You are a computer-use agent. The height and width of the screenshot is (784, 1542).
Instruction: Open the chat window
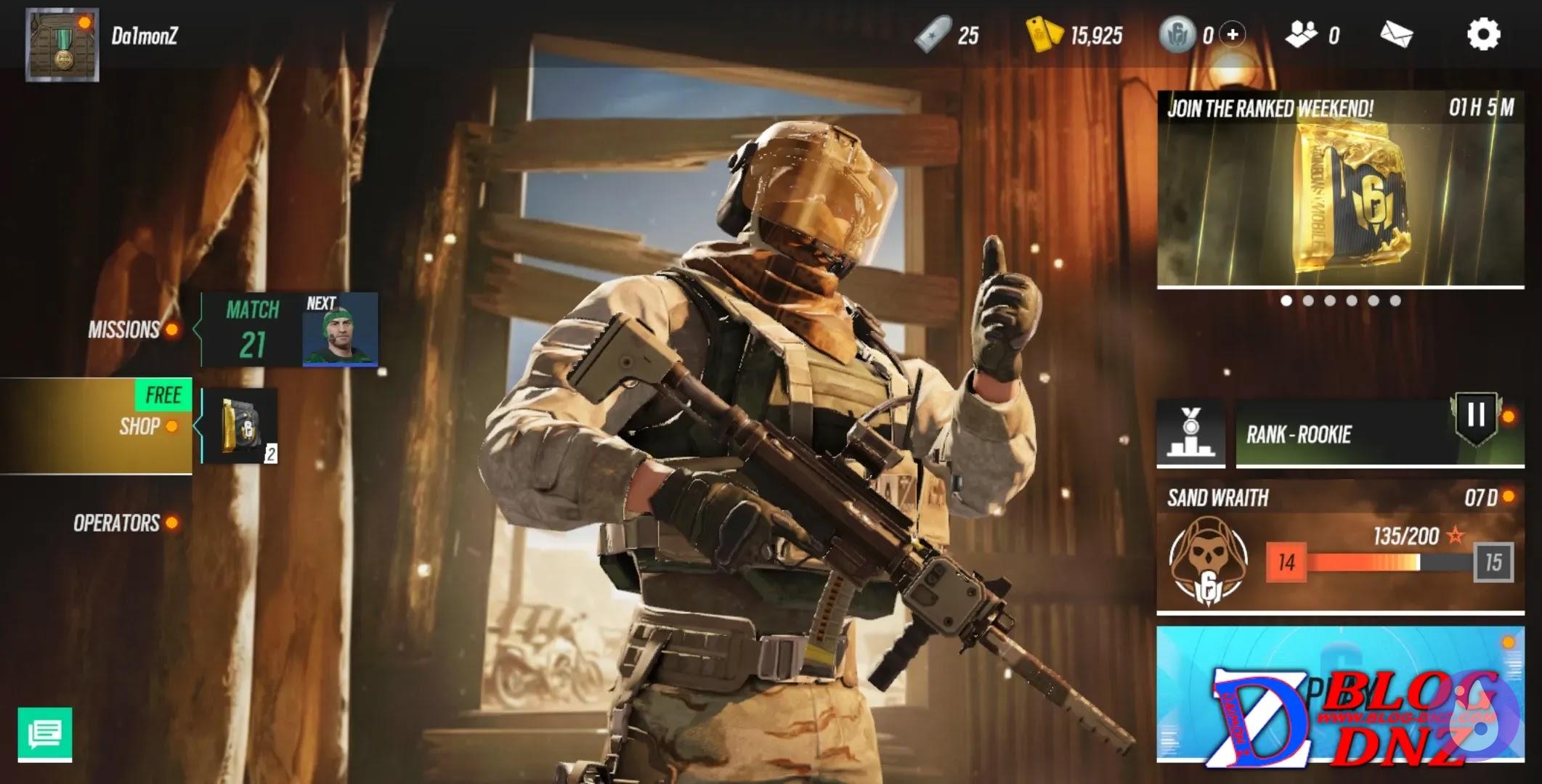tap(45, 734)
